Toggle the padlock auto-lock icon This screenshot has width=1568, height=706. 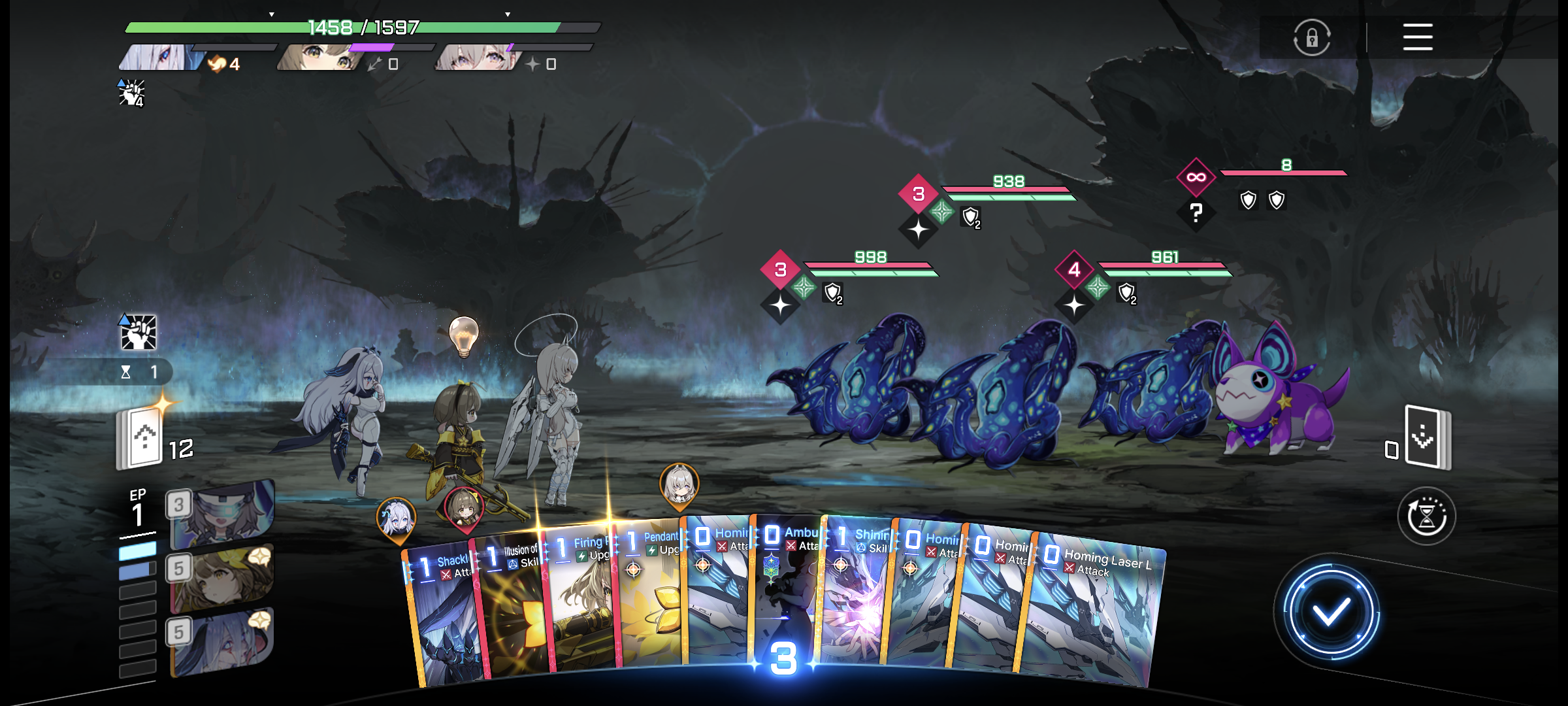pos(1311,38)
